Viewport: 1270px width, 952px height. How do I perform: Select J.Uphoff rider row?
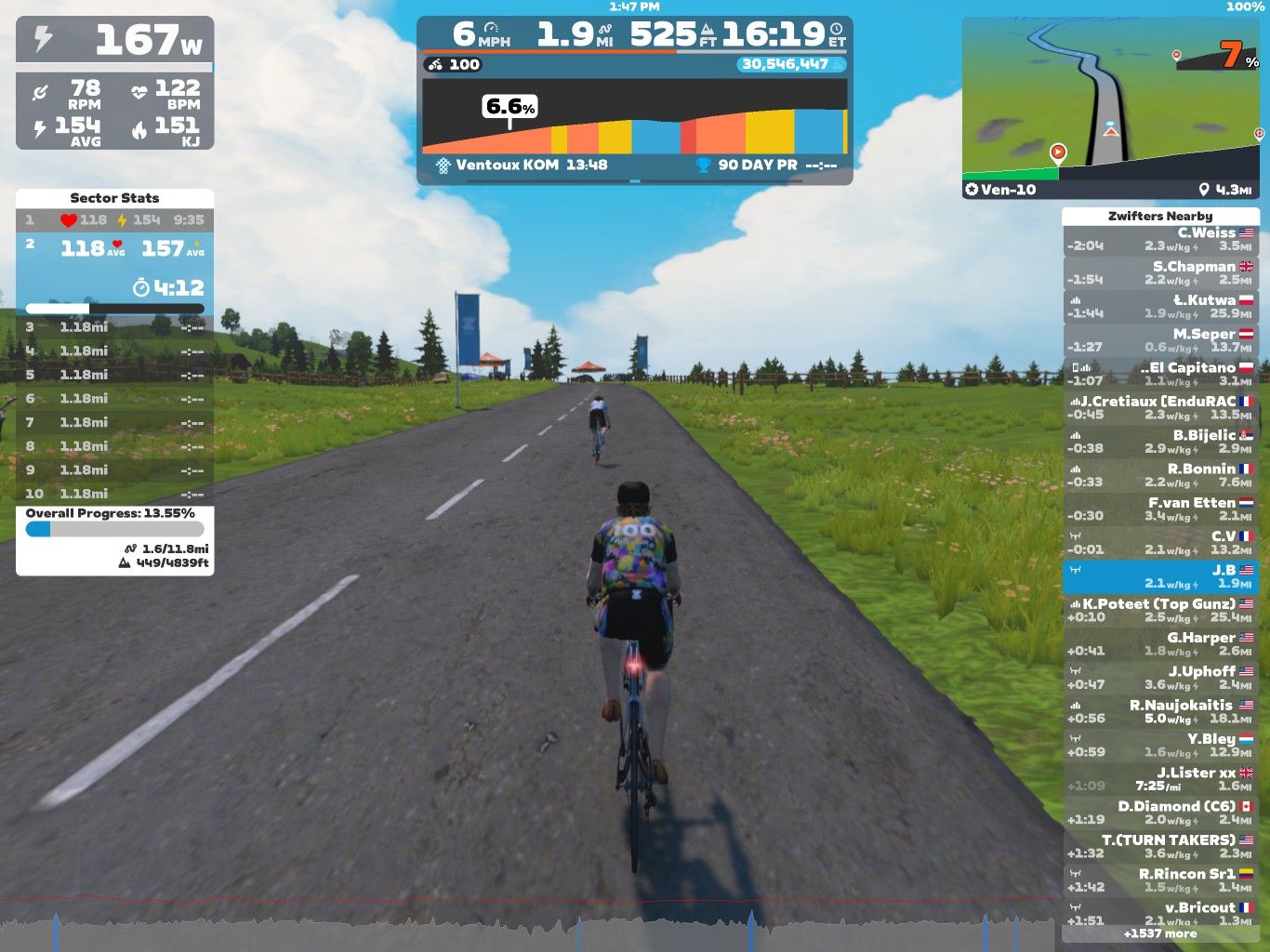(x=1160, y=678)
